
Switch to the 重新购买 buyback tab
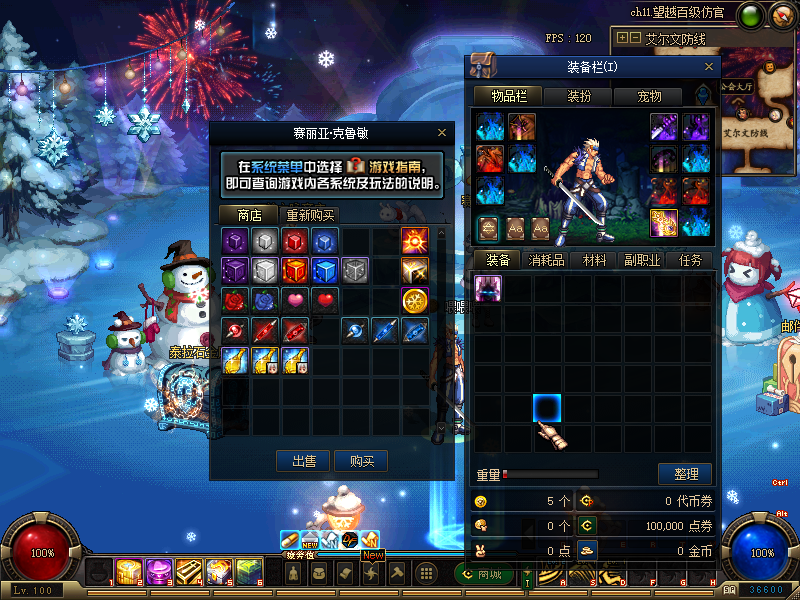311,215
